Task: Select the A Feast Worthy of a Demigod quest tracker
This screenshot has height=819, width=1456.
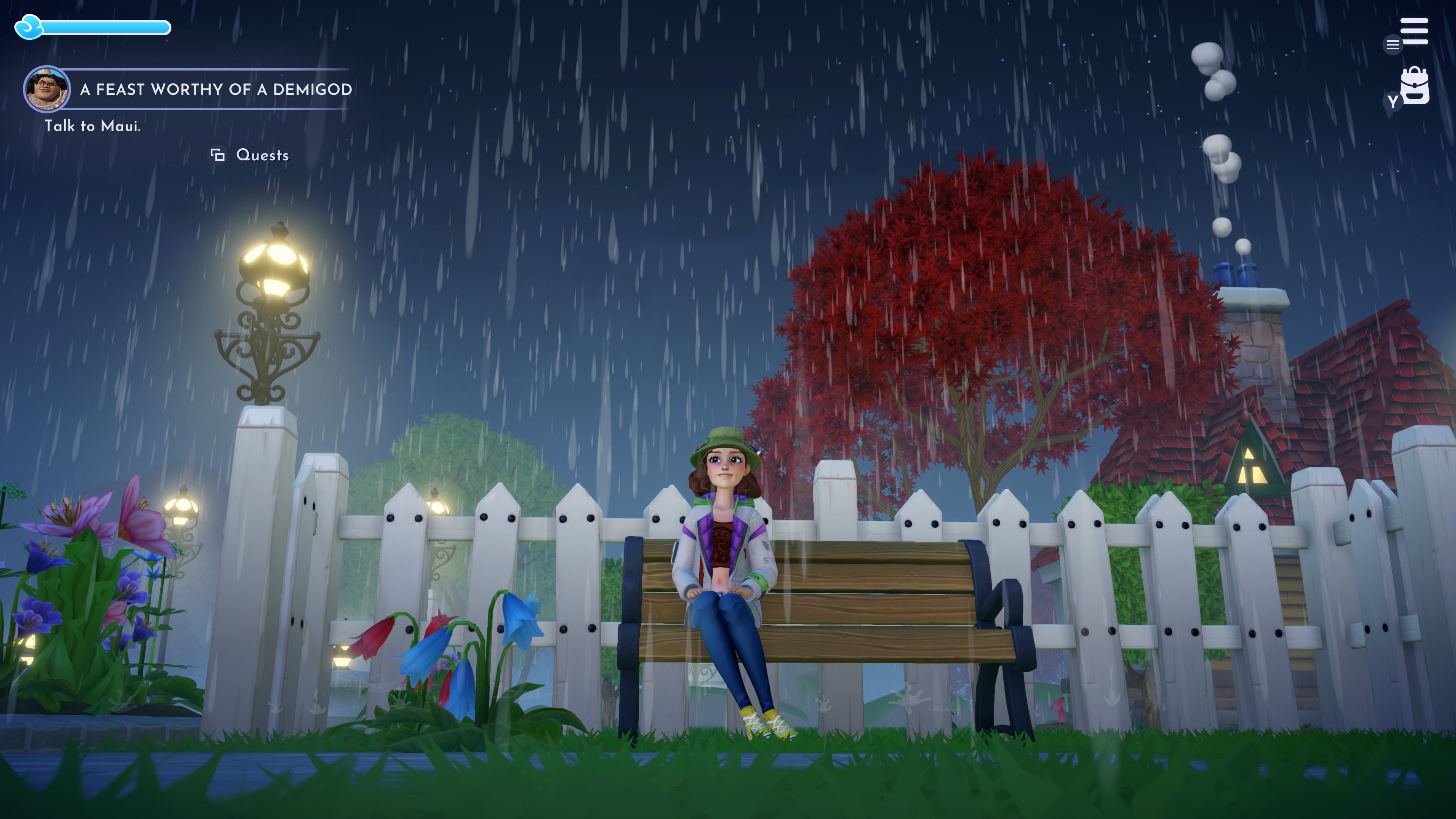Action: click(215, 89)
